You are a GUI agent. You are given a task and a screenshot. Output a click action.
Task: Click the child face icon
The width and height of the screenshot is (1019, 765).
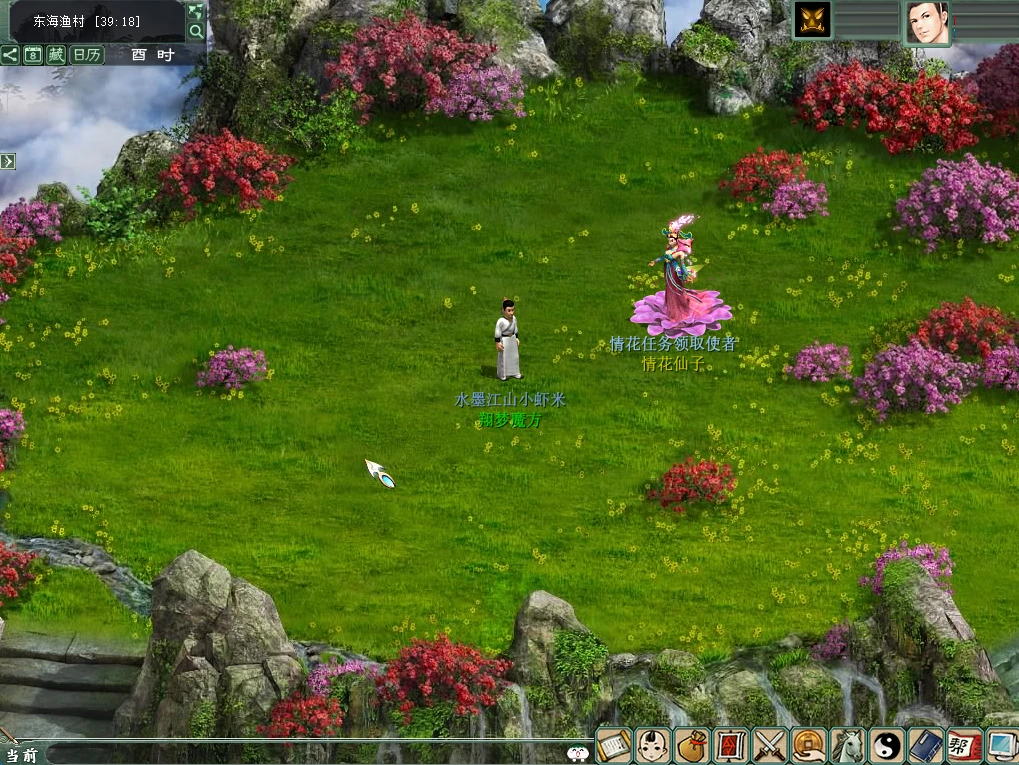(x=652, y=745)
